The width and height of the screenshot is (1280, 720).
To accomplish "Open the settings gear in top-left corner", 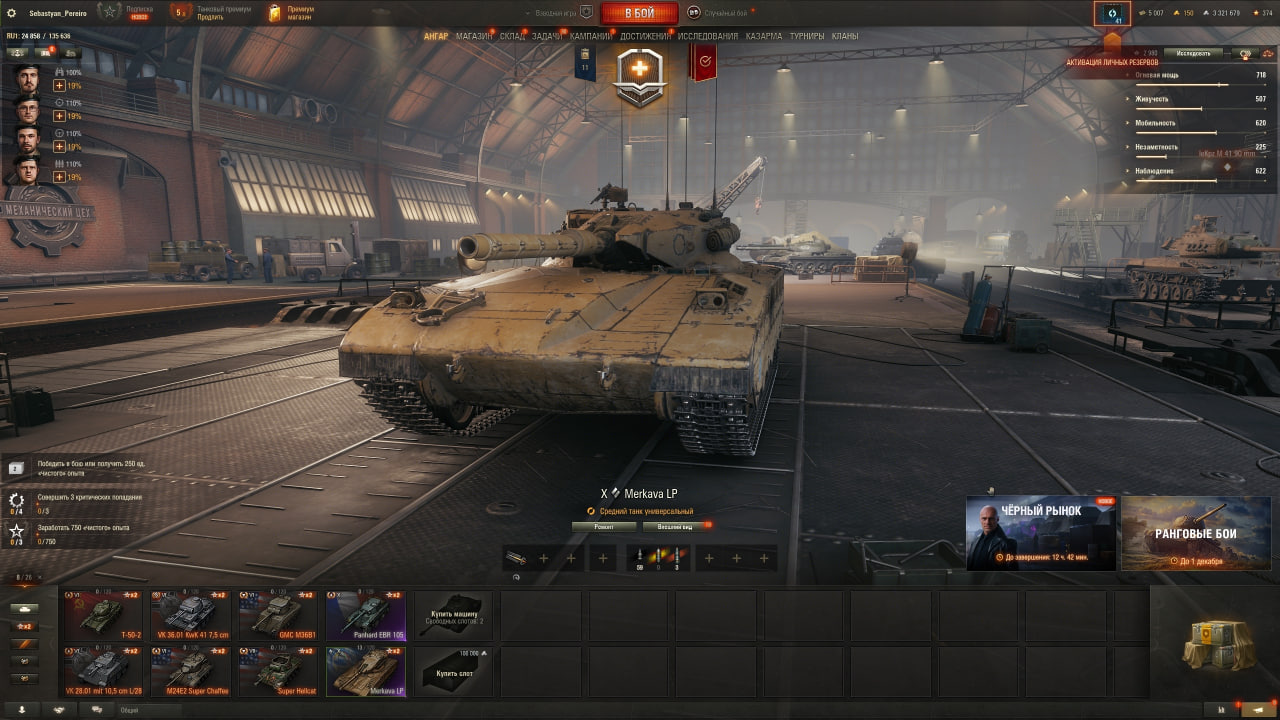I will tap(13, 13).
